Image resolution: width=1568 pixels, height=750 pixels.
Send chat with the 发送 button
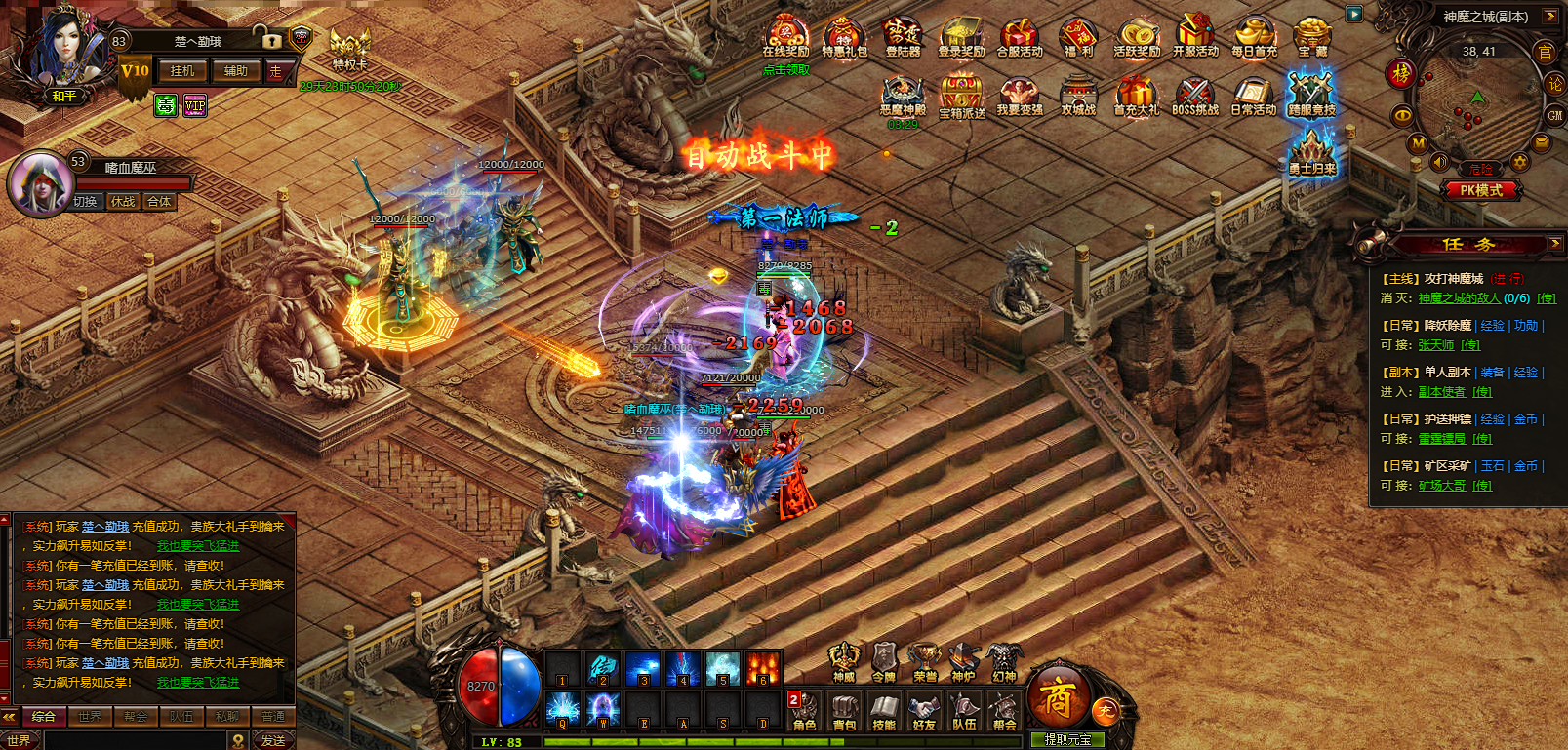273,740
